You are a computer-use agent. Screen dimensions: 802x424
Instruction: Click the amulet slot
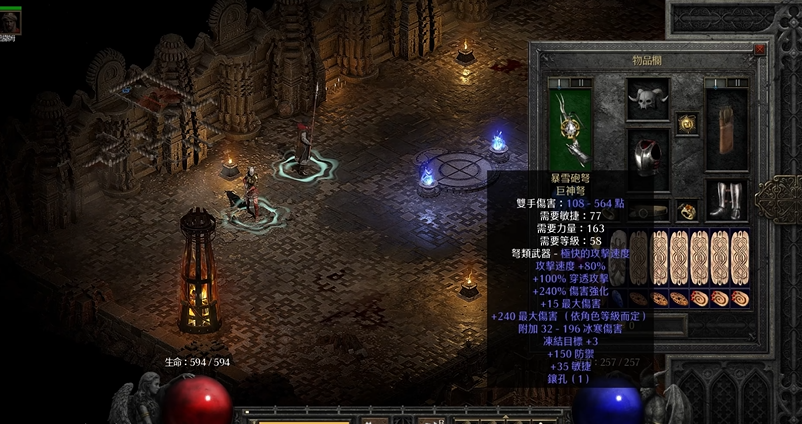[686, 122]
